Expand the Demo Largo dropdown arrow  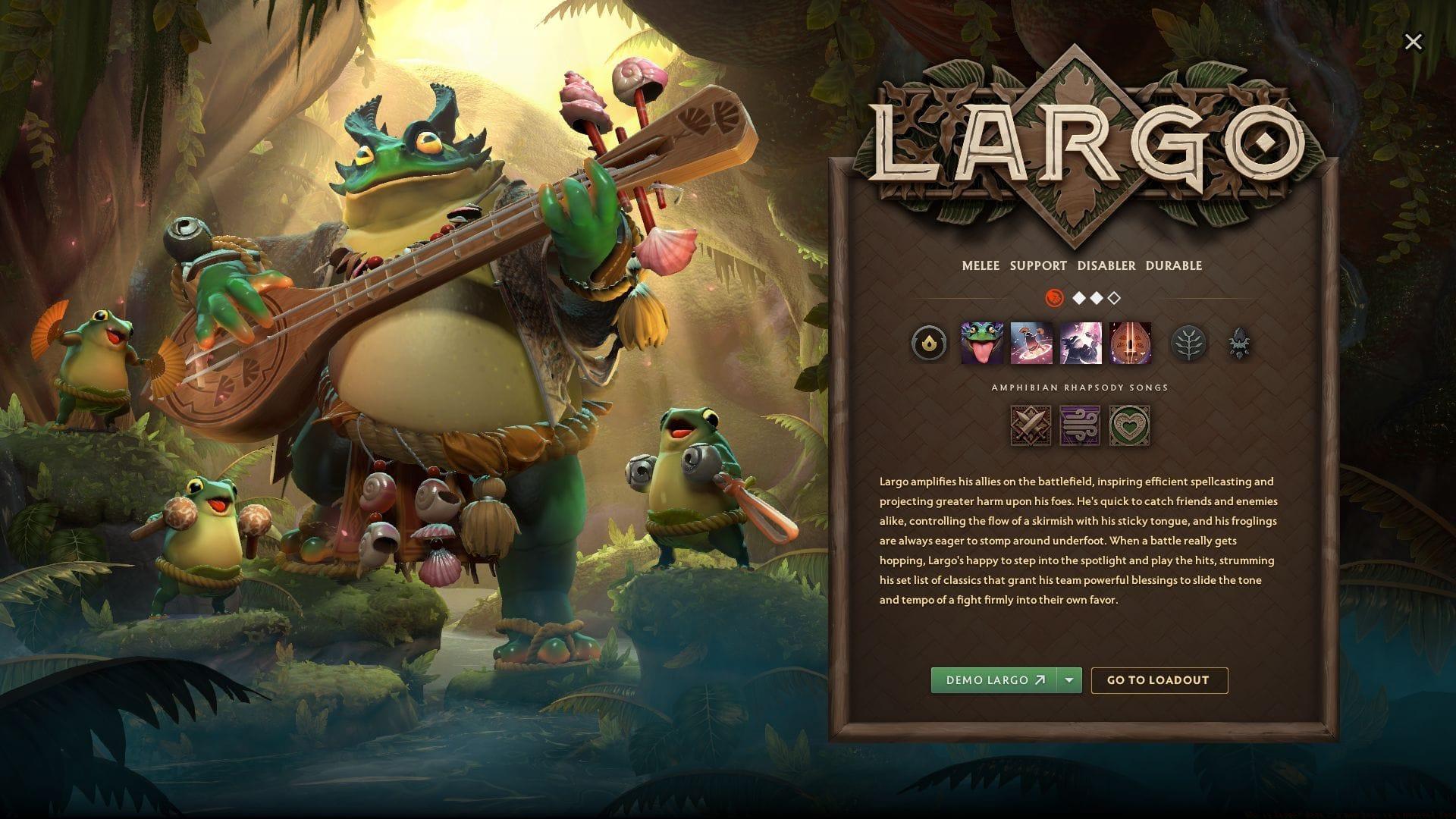(1069, 680)
